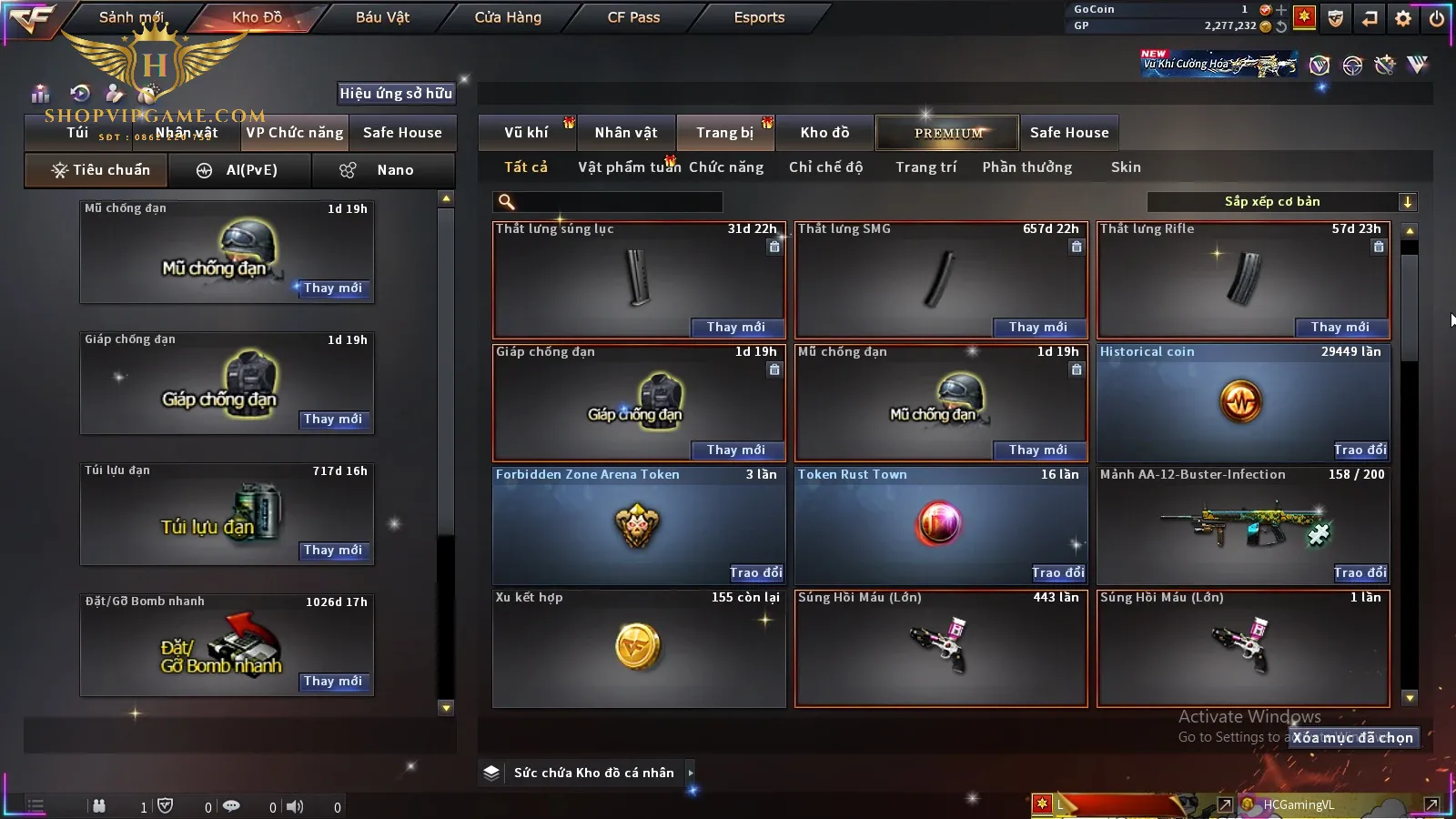This screenshot has width=1456, height=819.
Task: Select the Vũ khí inventory category
Action: (527, 133)
